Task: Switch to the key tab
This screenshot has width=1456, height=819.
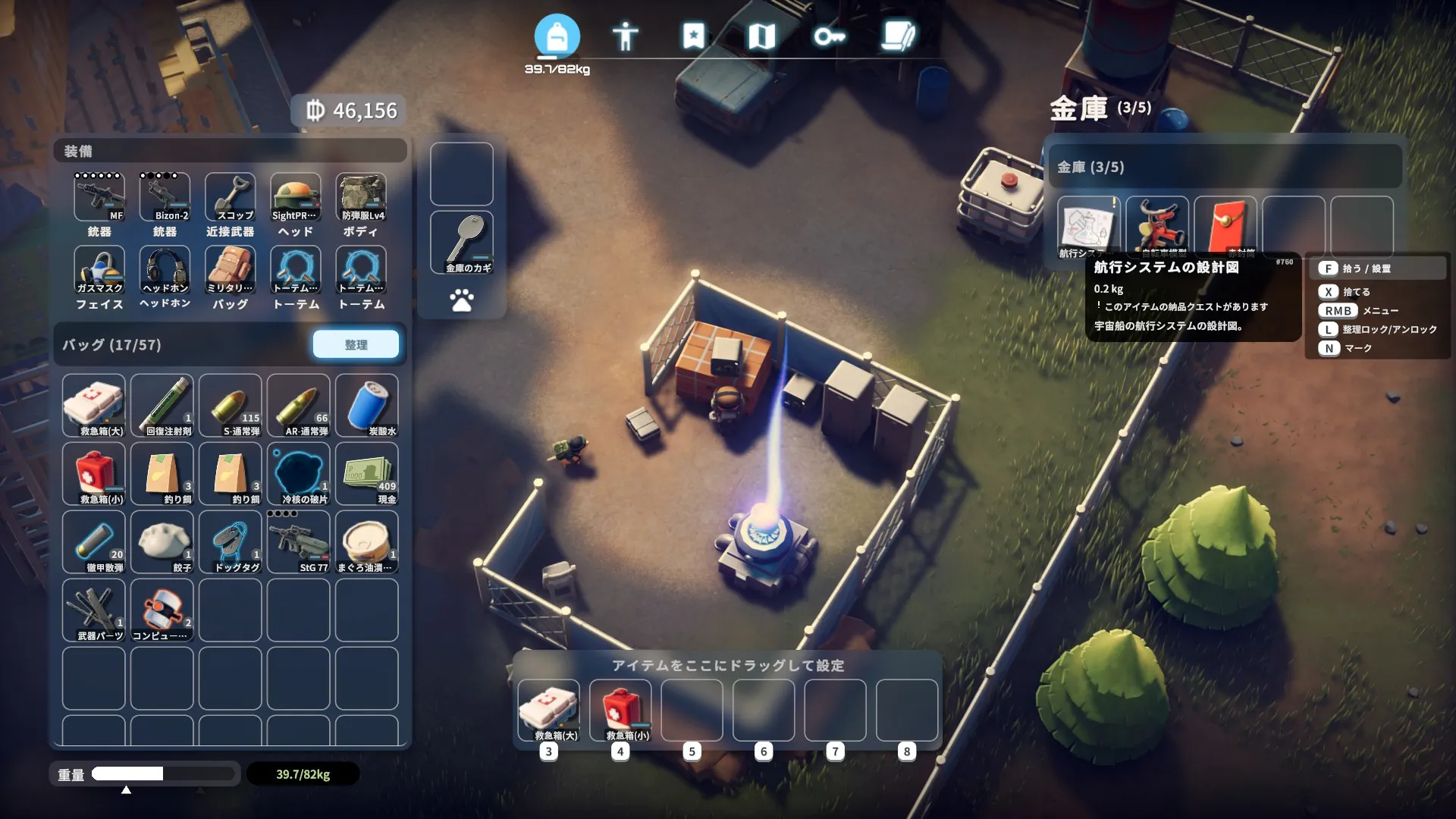Action: point(829,36)
